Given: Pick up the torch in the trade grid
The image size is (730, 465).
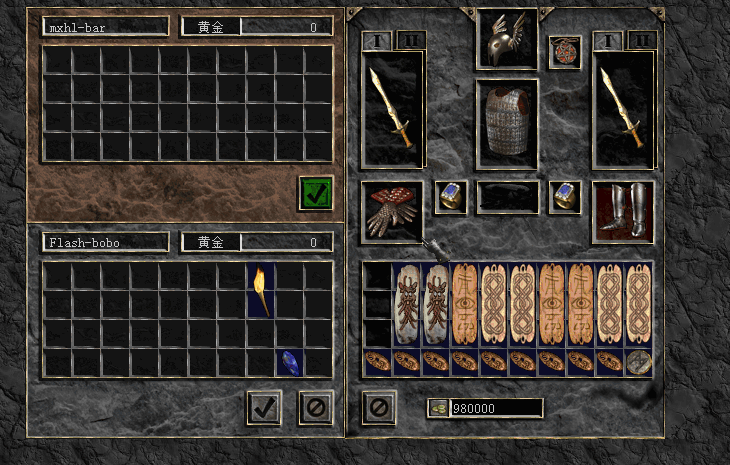Looking at the screenshot, I should [x=260, y=290].
